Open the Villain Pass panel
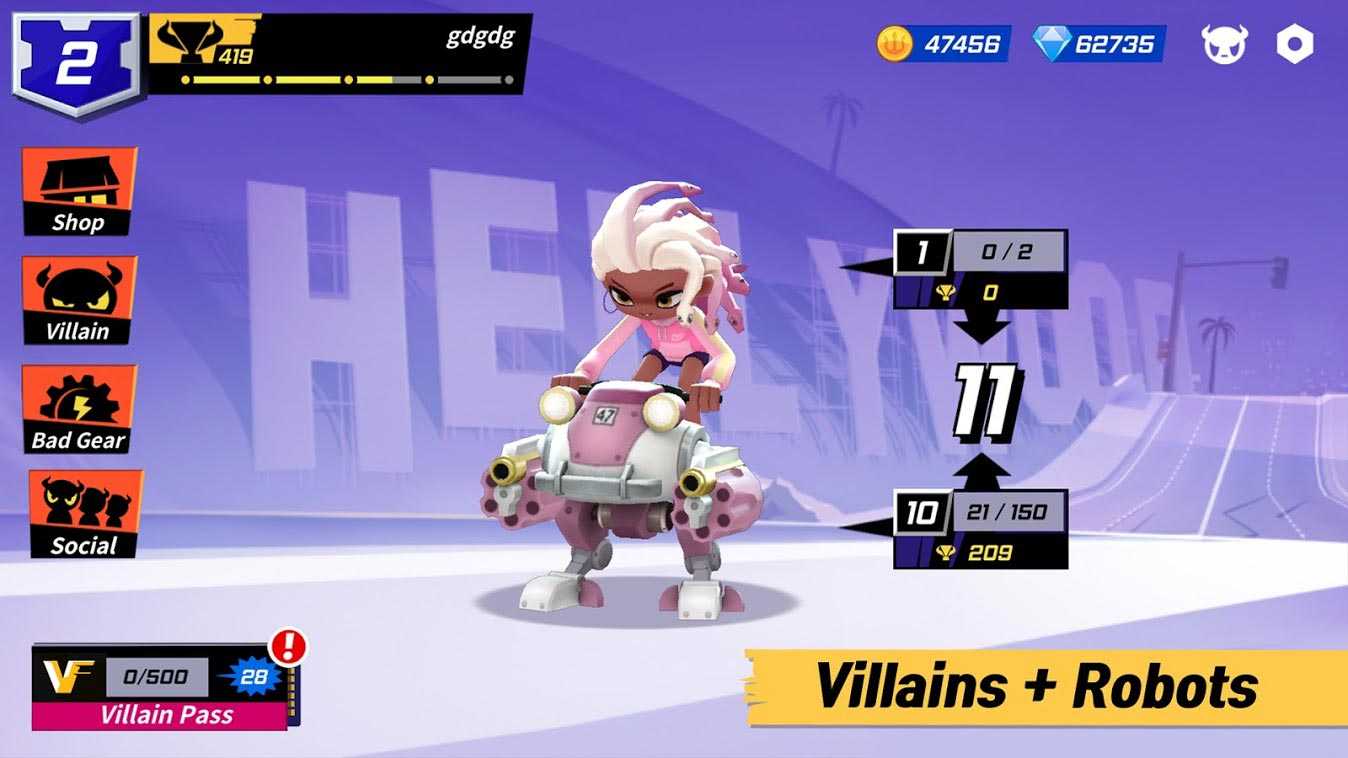Screen dimensions: 1348x758 coord(160,687)
